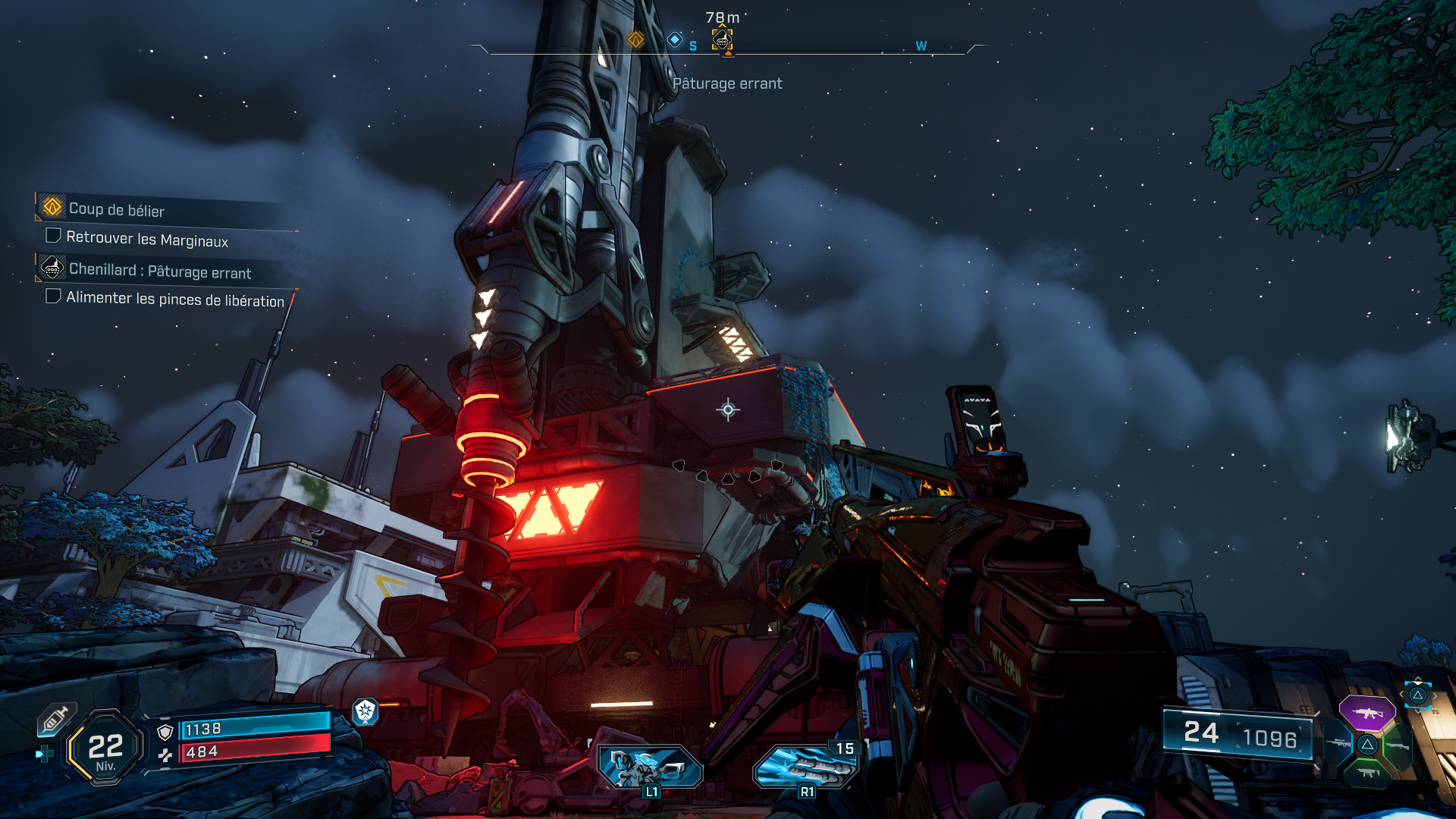Tick the Retrouver les Marginaux objective checkbox
Image resolution: width=1456 pixels, height=819 pixels.
point(53,236)
